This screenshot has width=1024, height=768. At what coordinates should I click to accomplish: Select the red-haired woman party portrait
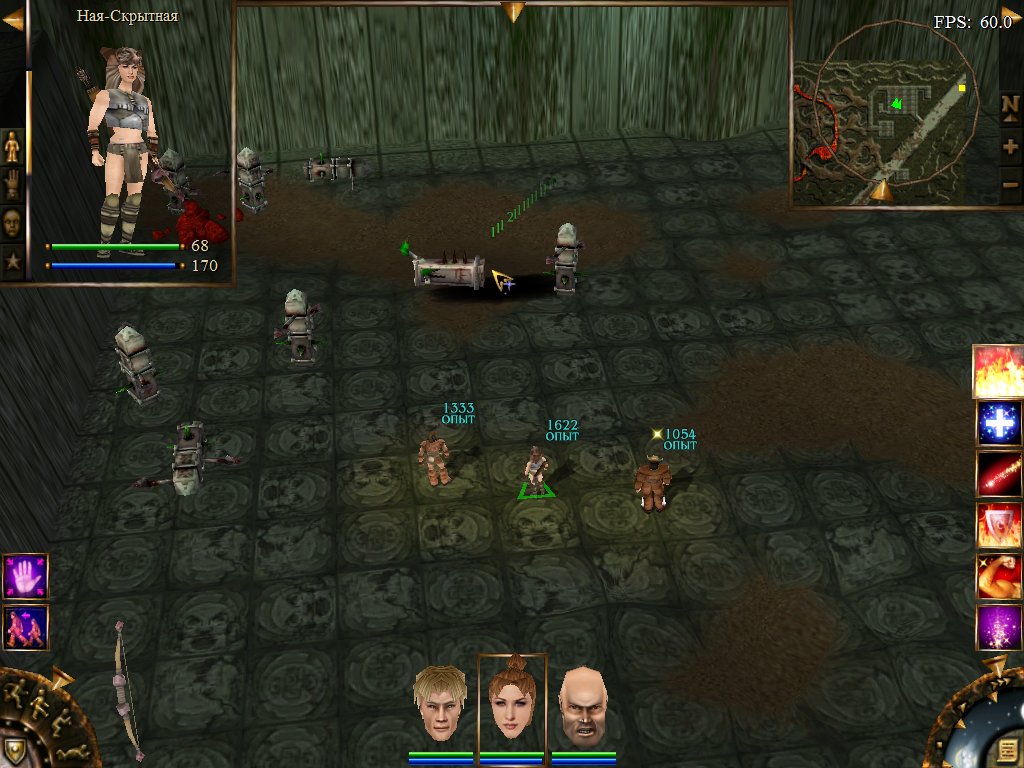pyautogui.click(x=511, y=702)
